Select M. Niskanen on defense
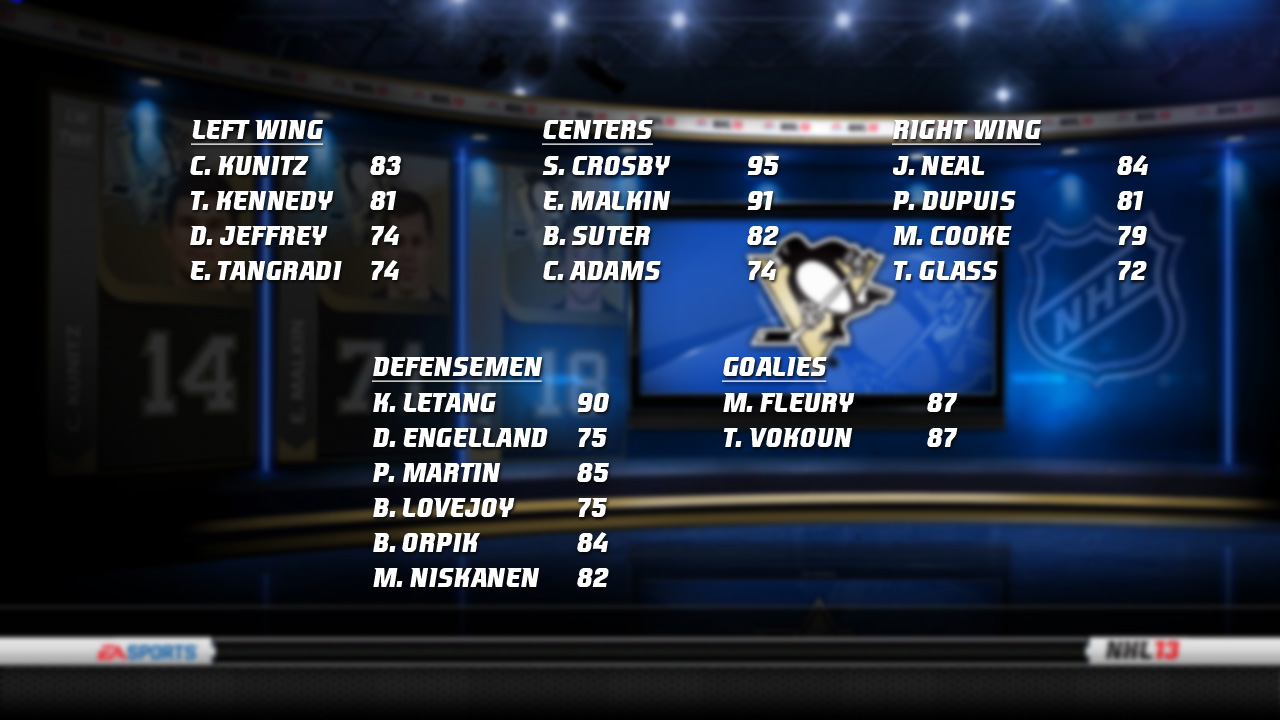The image size is (1280, 720). click(x=456, y=578)
